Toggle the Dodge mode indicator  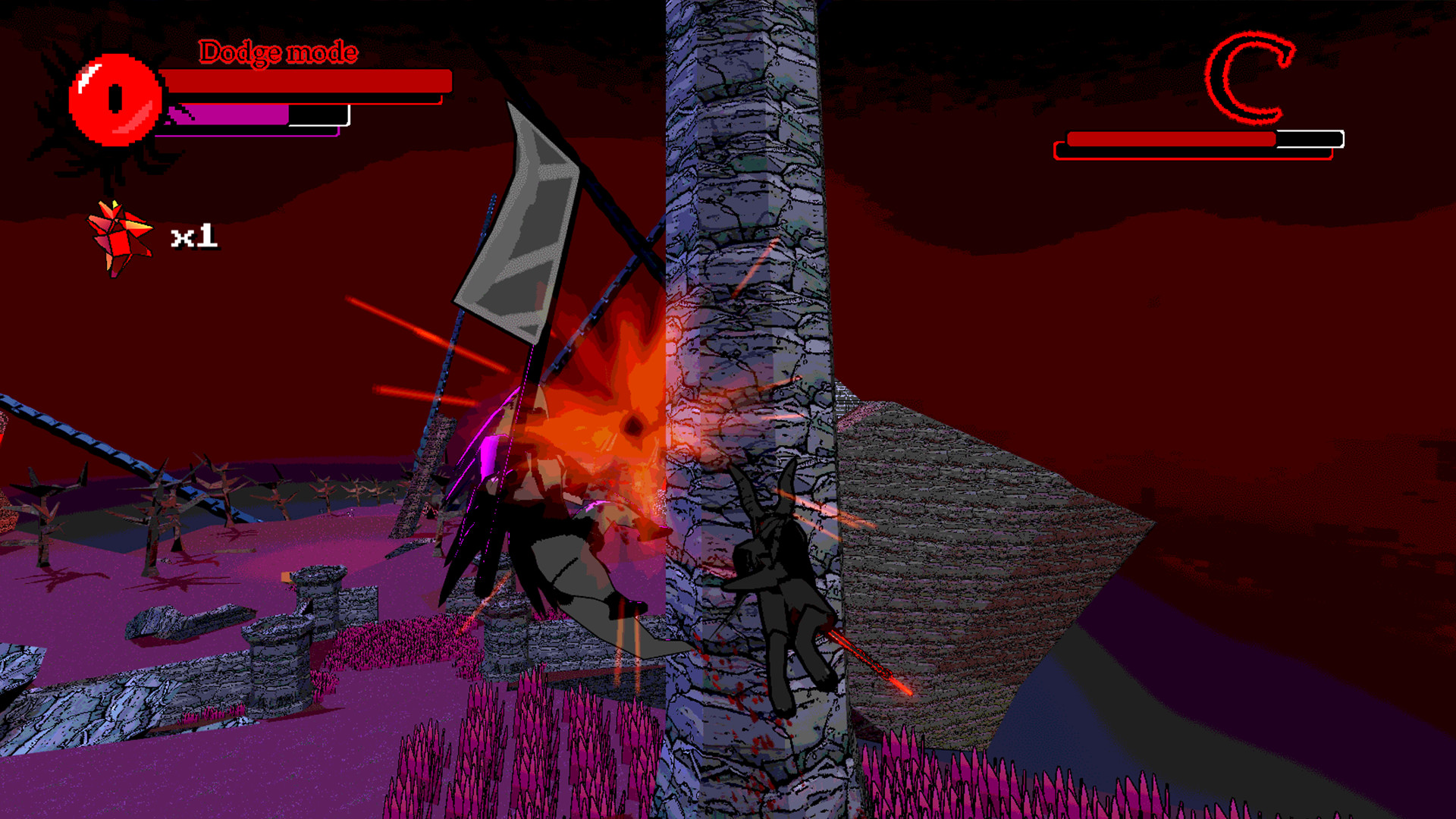(x=277, y=53)
